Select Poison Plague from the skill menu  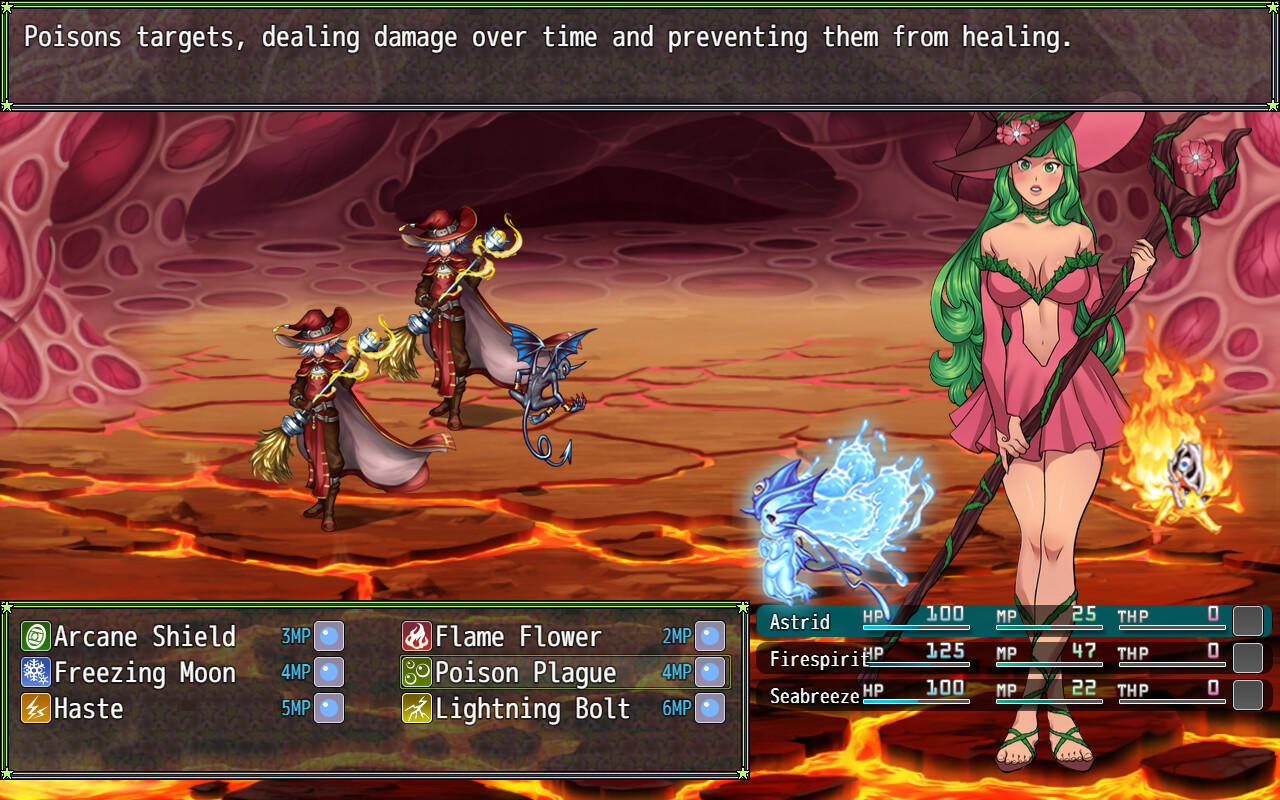coord(527,672)
